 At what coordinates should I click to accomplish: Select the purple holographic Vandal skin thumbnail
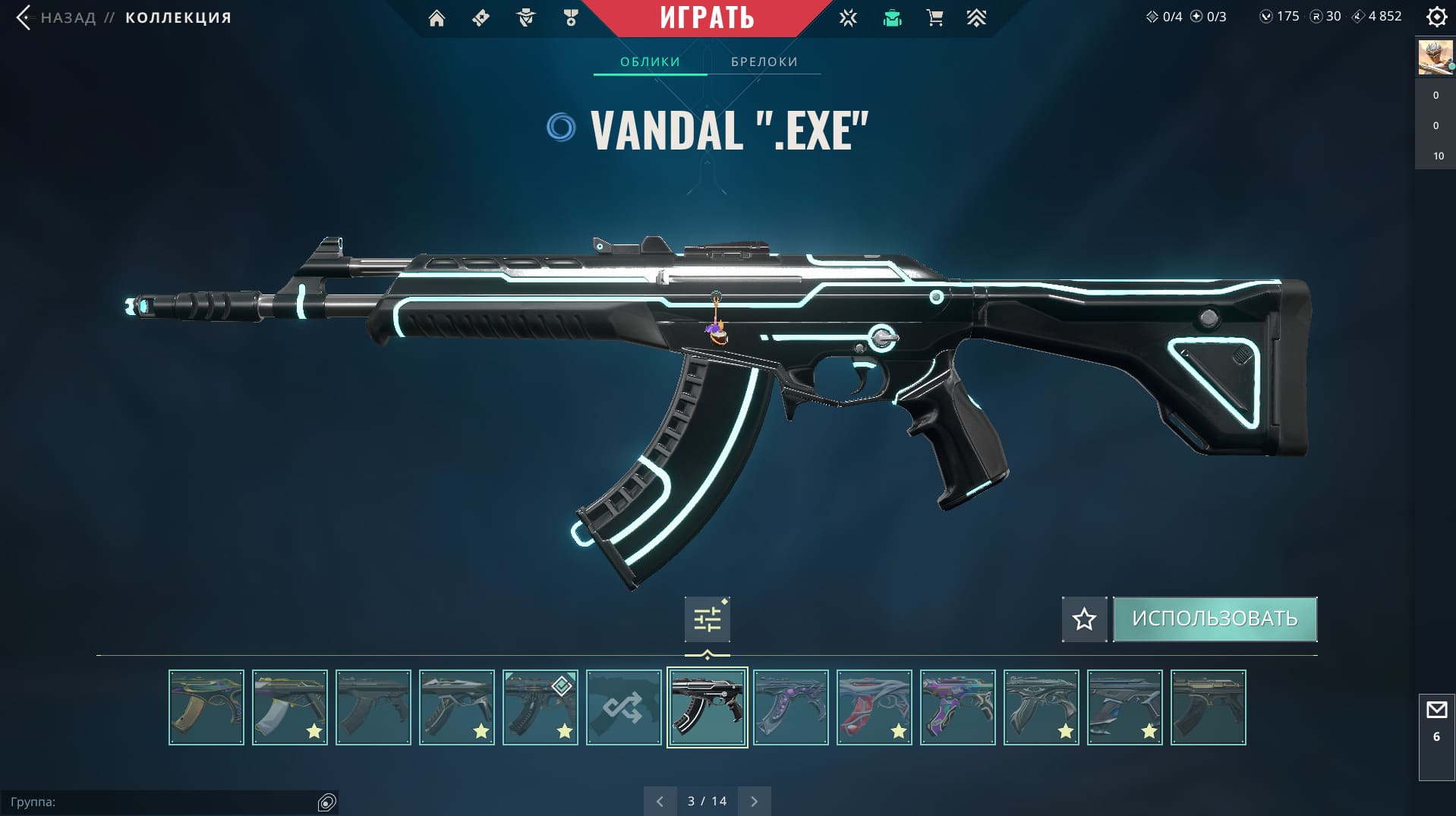957,707
